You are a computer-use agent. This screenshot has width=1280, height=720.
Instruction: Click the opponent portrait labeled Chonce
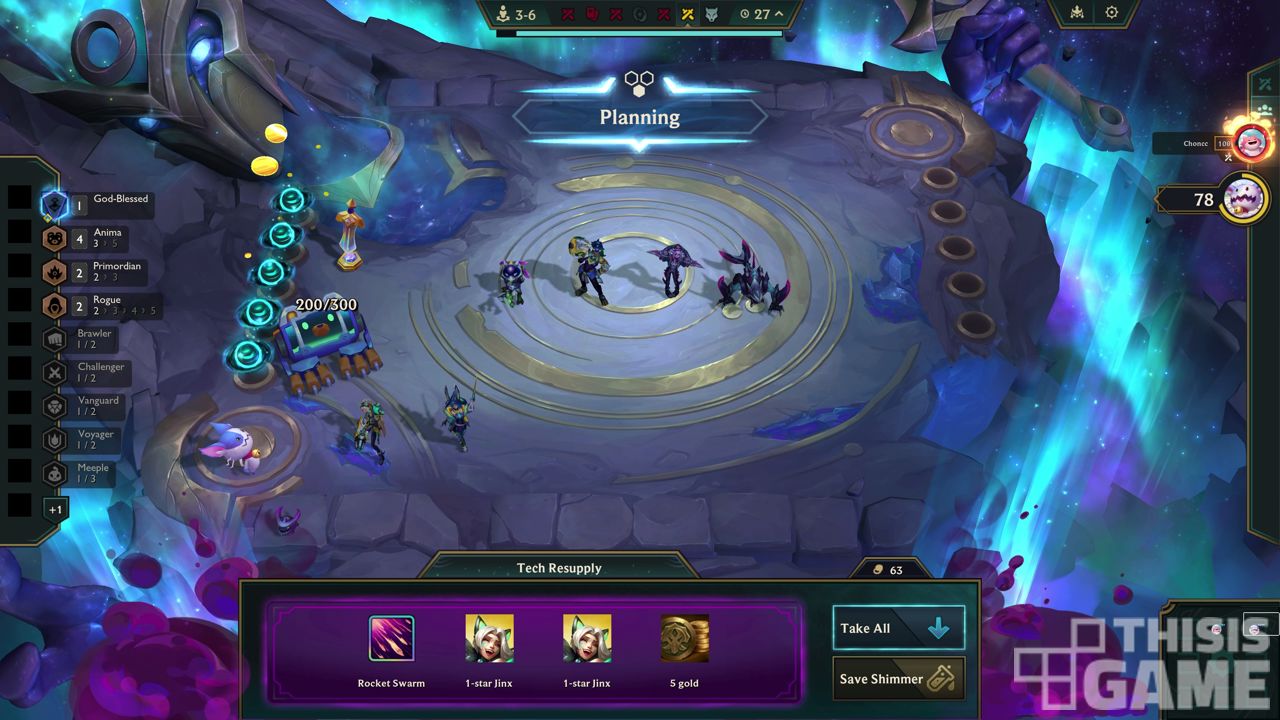pyautogui.click(x=1250, y=142)
